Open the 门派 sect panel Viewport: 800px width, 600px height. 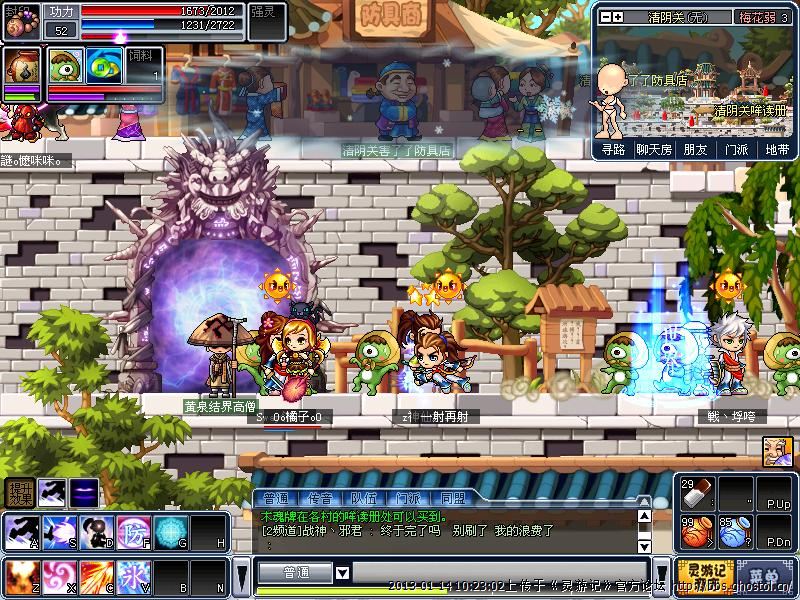736,149
